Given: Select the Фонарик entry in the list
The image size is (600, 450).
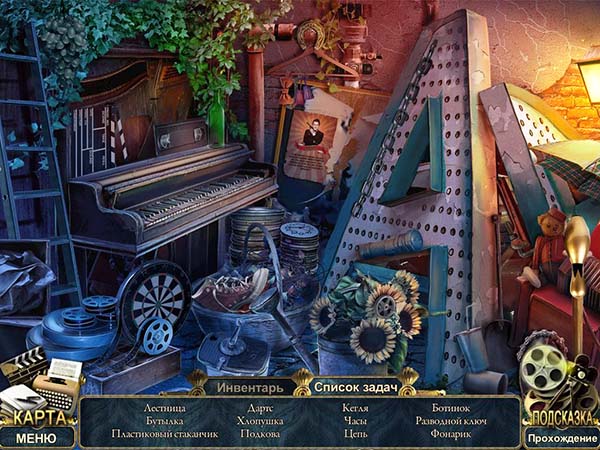Looking at the screenshot, I should click(x=450, y=434).
